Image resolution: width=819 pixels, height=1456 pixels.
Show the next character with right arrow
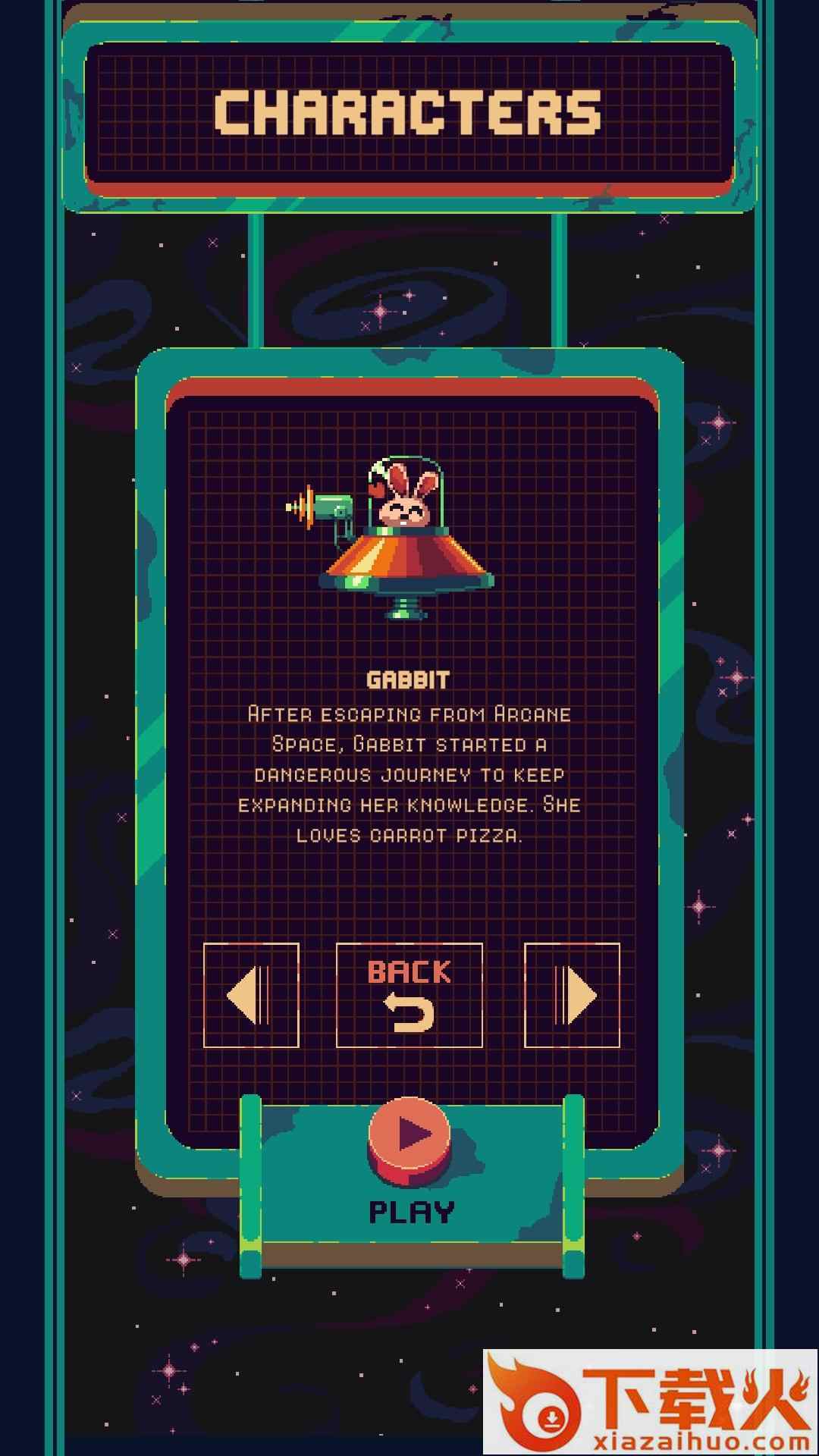(x=572, y=995)
